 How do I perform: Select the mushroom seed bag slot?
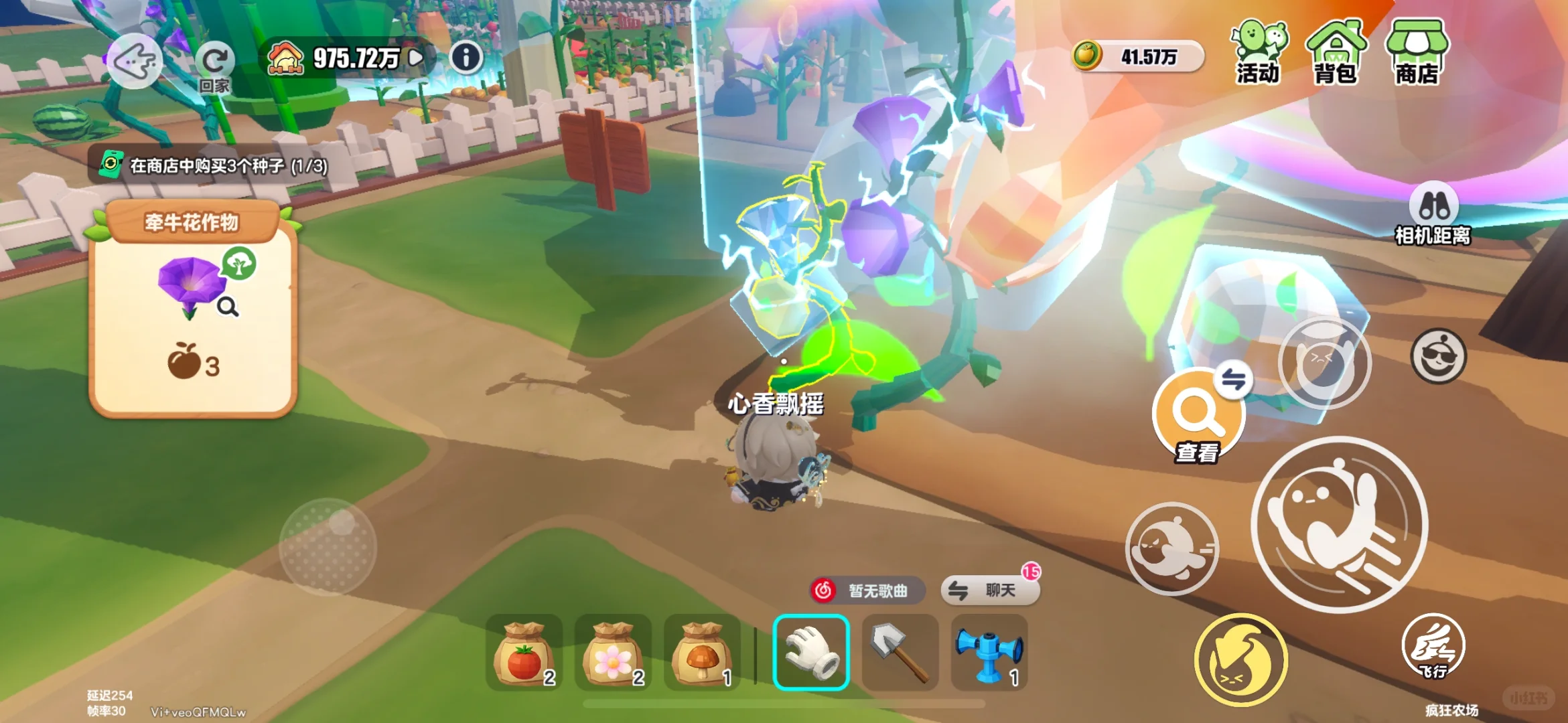tap(702, 653)
